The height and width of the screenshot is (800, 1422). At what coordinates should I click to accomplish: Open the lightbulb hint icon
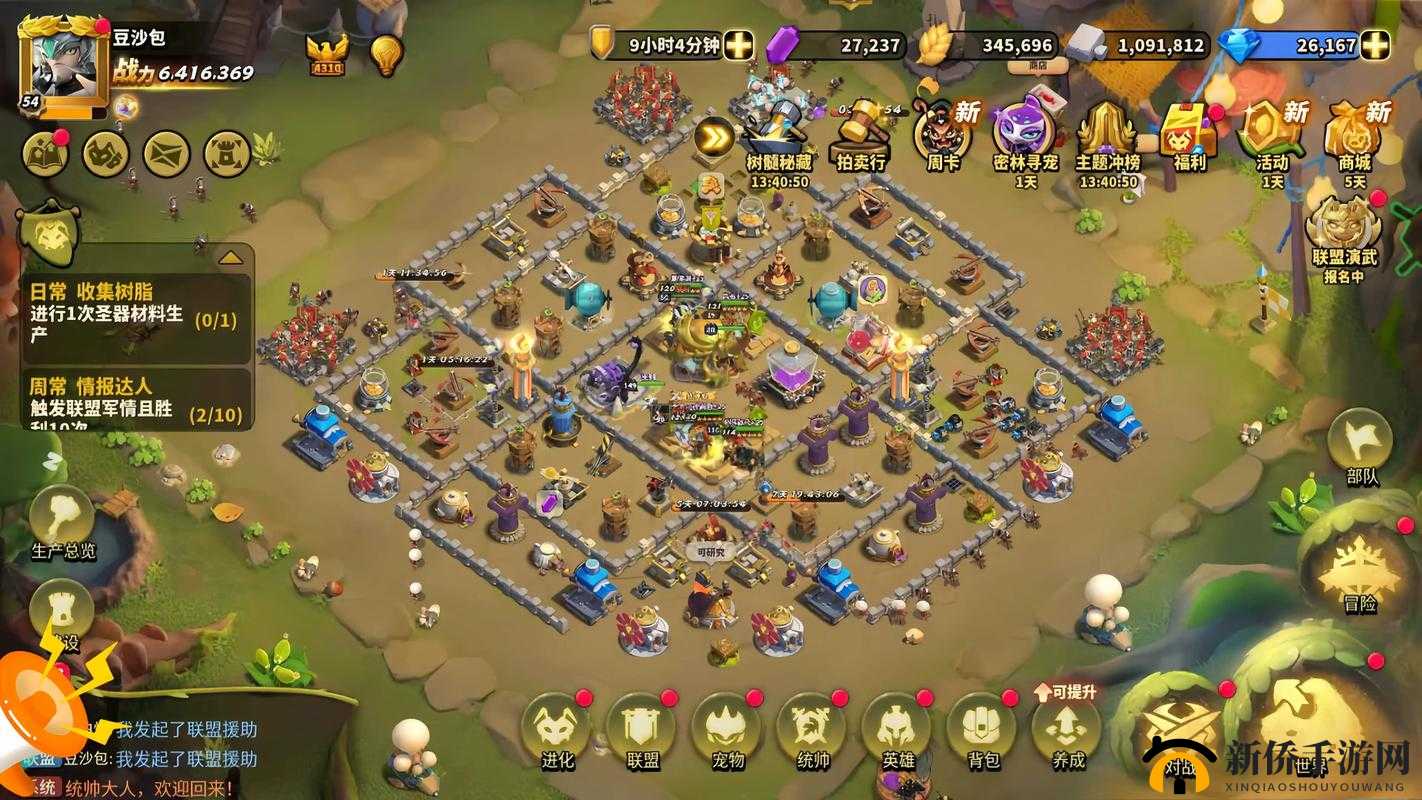[x=386, y=55]
